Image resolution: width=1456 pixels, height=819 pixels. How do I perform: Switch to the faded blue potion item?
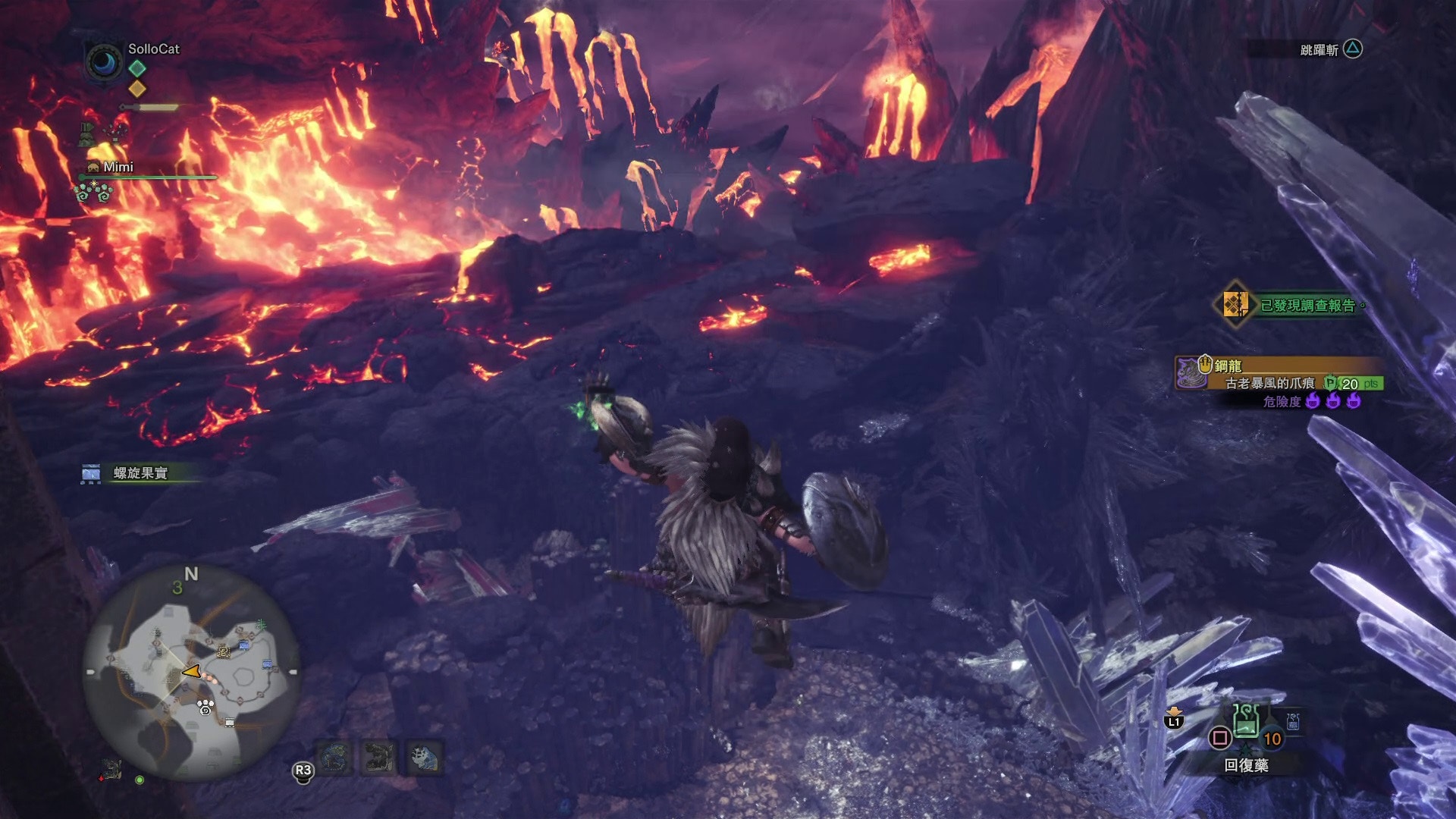(1293, 721)
